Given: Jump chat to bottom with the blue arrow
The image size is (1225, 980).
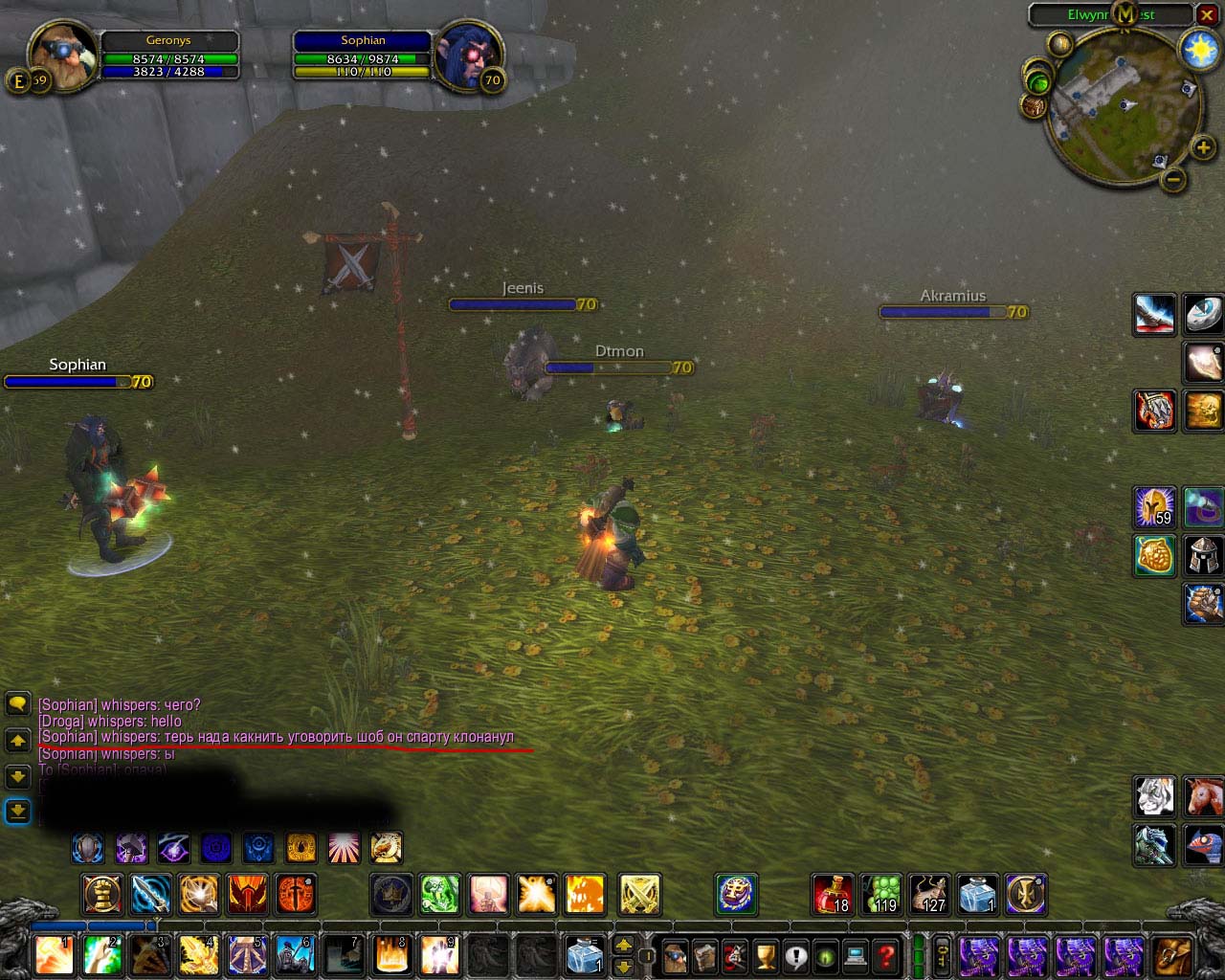Looking at the screenshot, I should pyautogui.click(x=17, y=812).
